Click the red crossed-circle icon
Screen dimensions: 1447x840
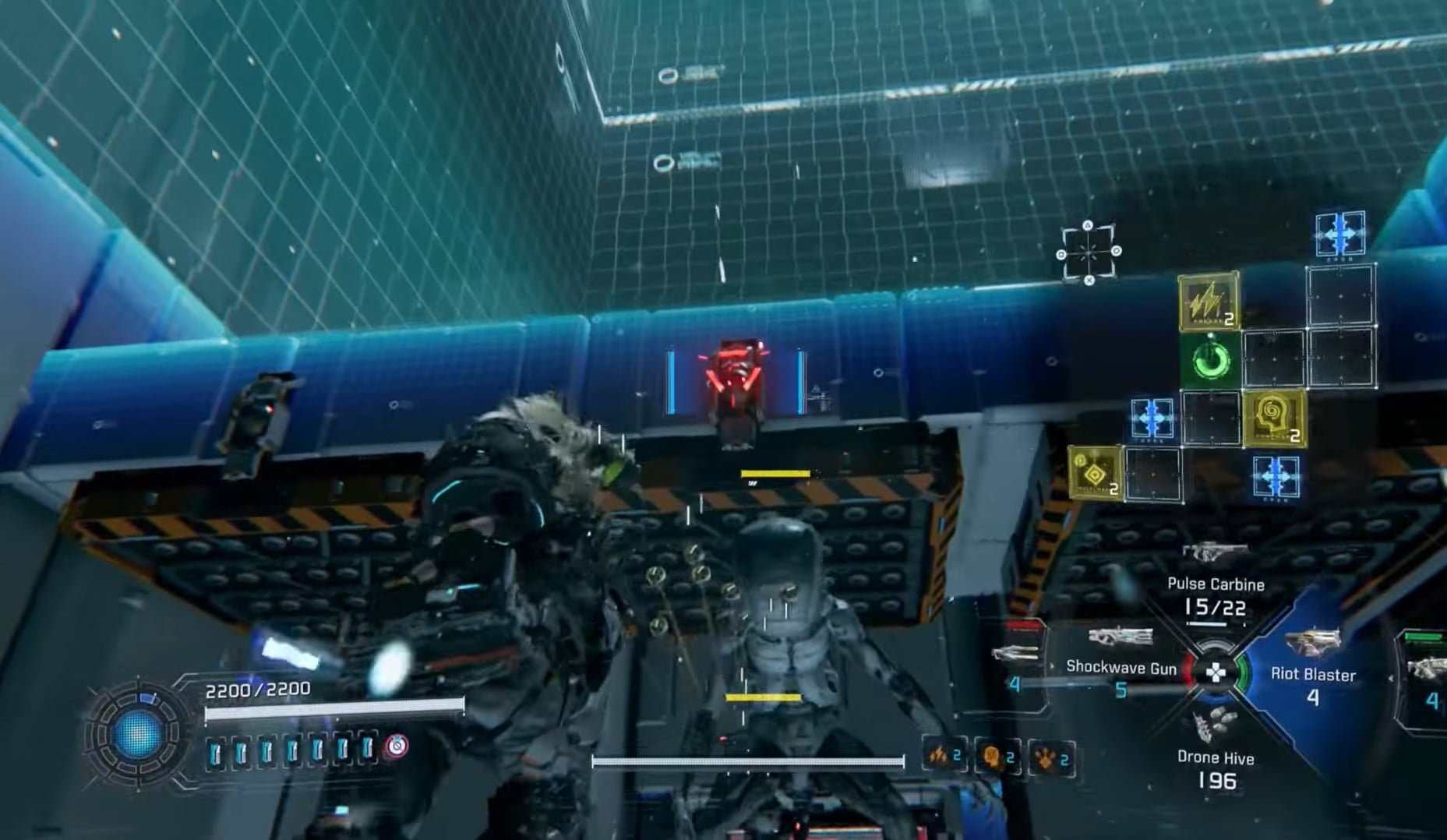point(397,747)
